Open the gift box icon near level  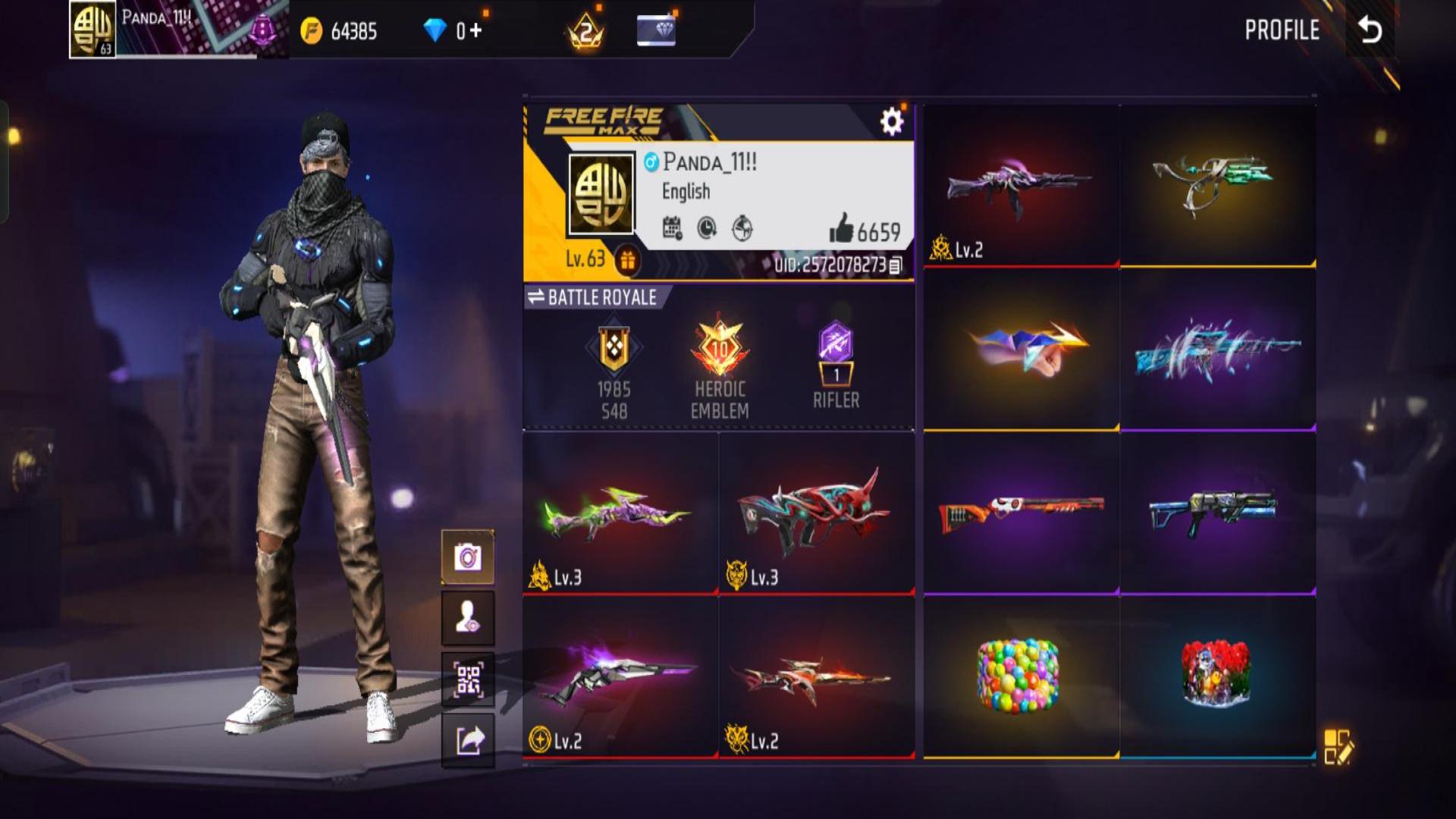coord(627,260)
